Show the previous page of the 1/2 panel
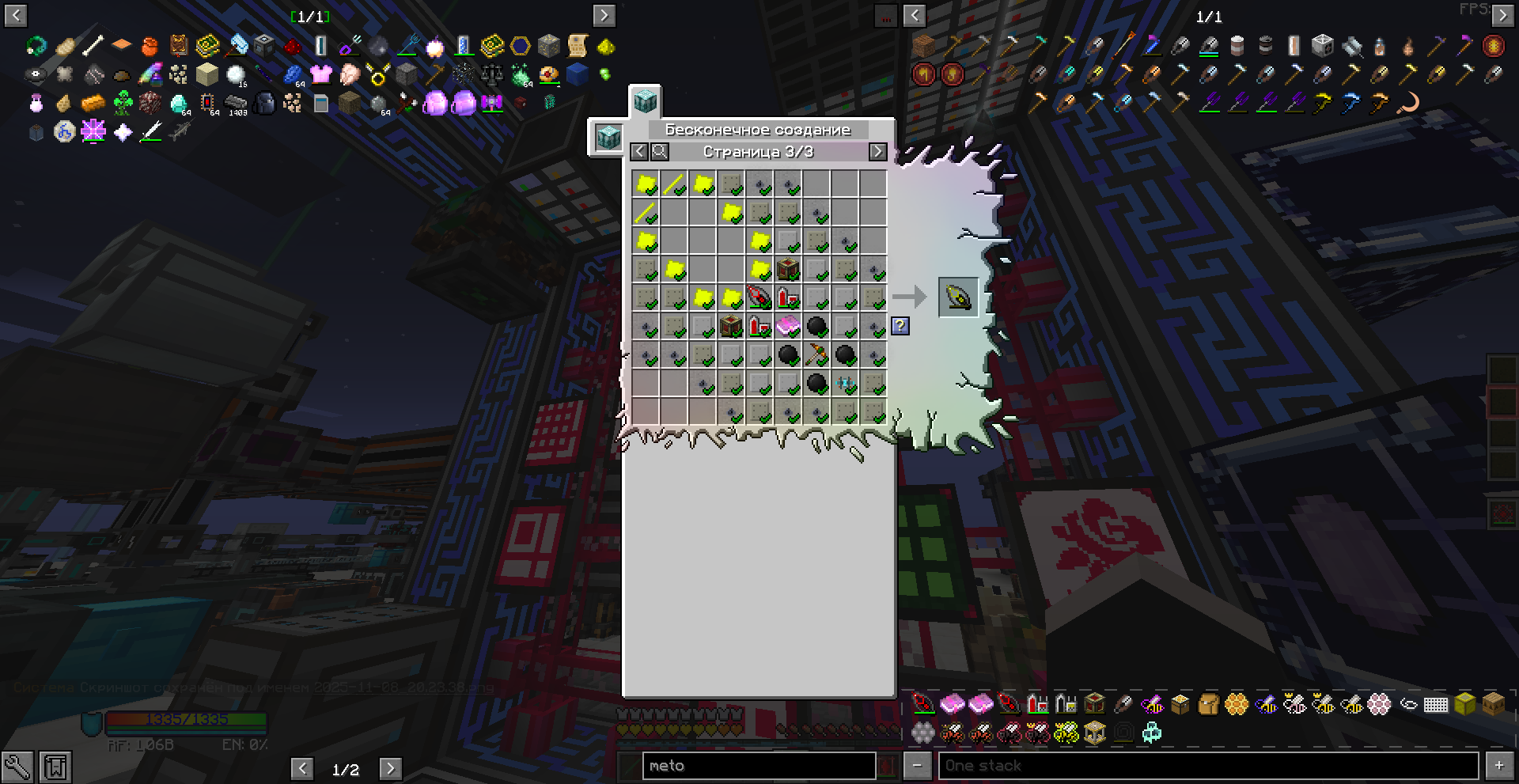This screenshot has height=784, width=1519. point(301,769)
